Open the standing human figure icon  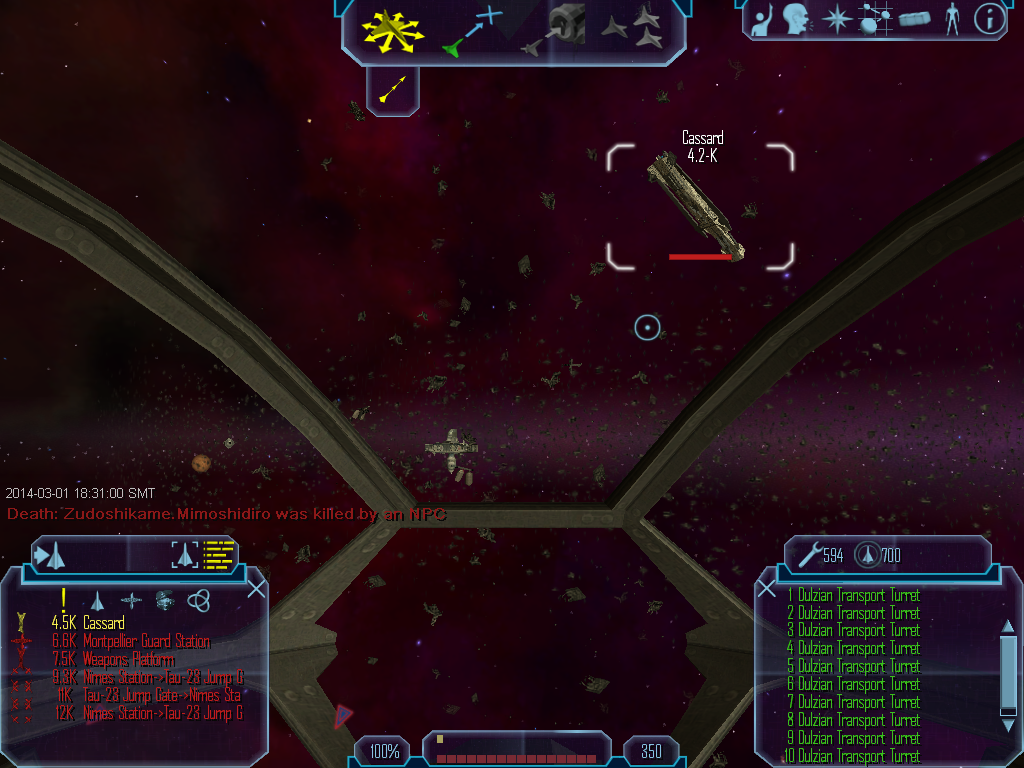click(951, 18)
